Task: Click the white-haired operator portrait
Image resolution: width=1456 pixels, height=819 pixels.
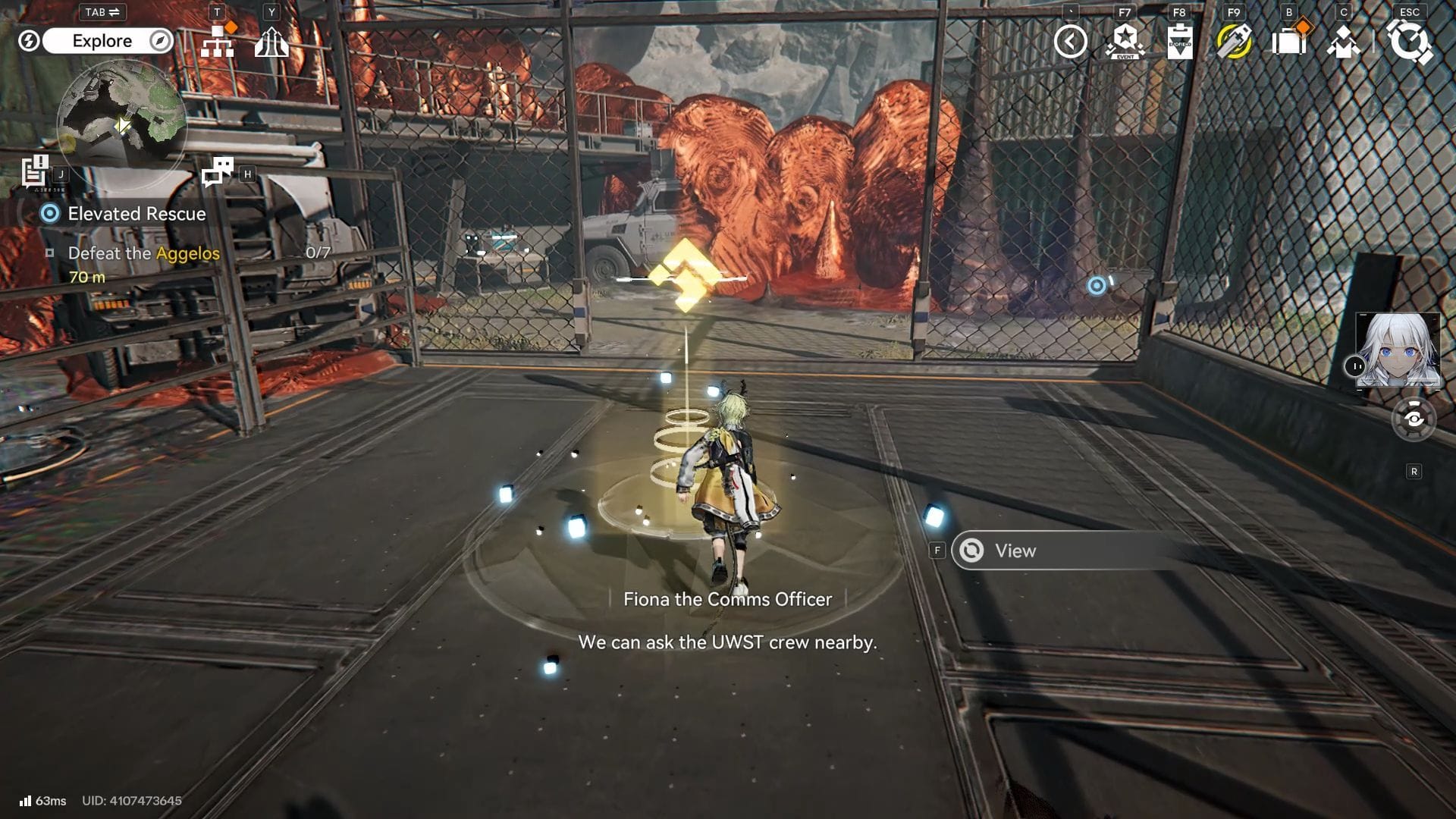Action: (1398, 350)
